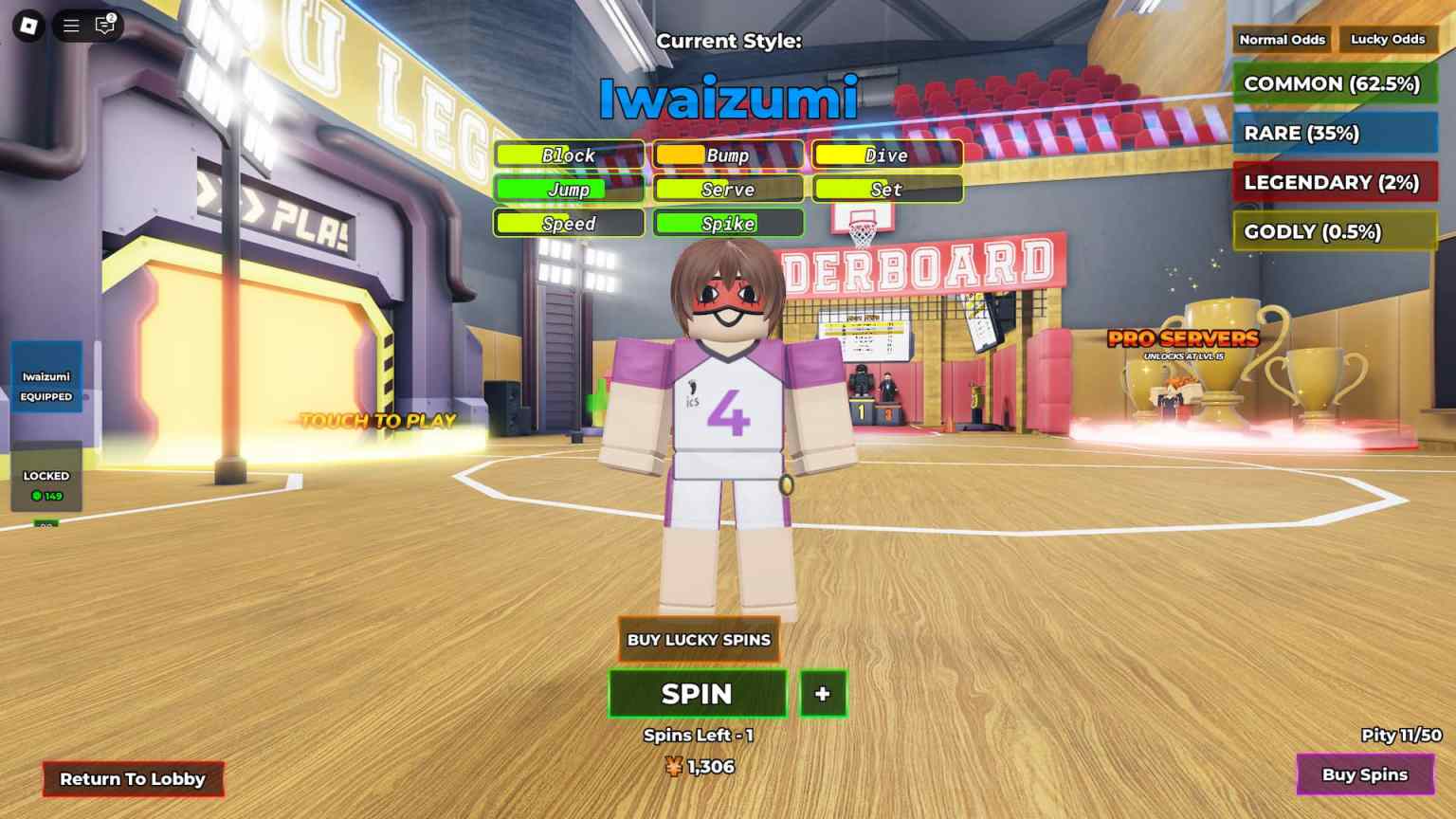Switch to the Normal Odds tab
The height and width of the screenshot is (819, 1456).
(1282, 39)
